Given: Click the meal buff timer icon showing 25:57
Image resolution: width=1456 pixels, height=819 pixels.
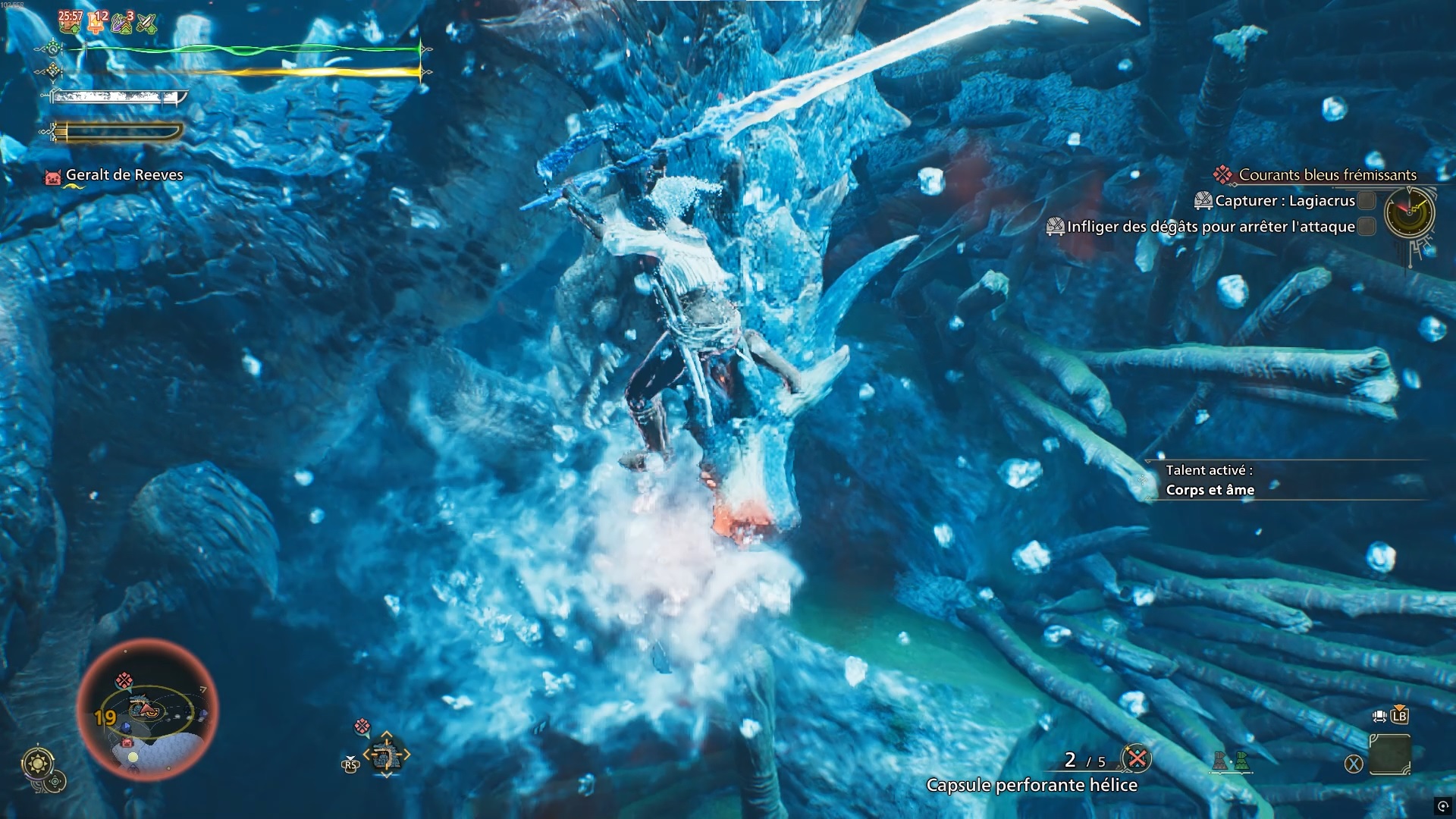Looking at the screenshot, I should (70, 21).
